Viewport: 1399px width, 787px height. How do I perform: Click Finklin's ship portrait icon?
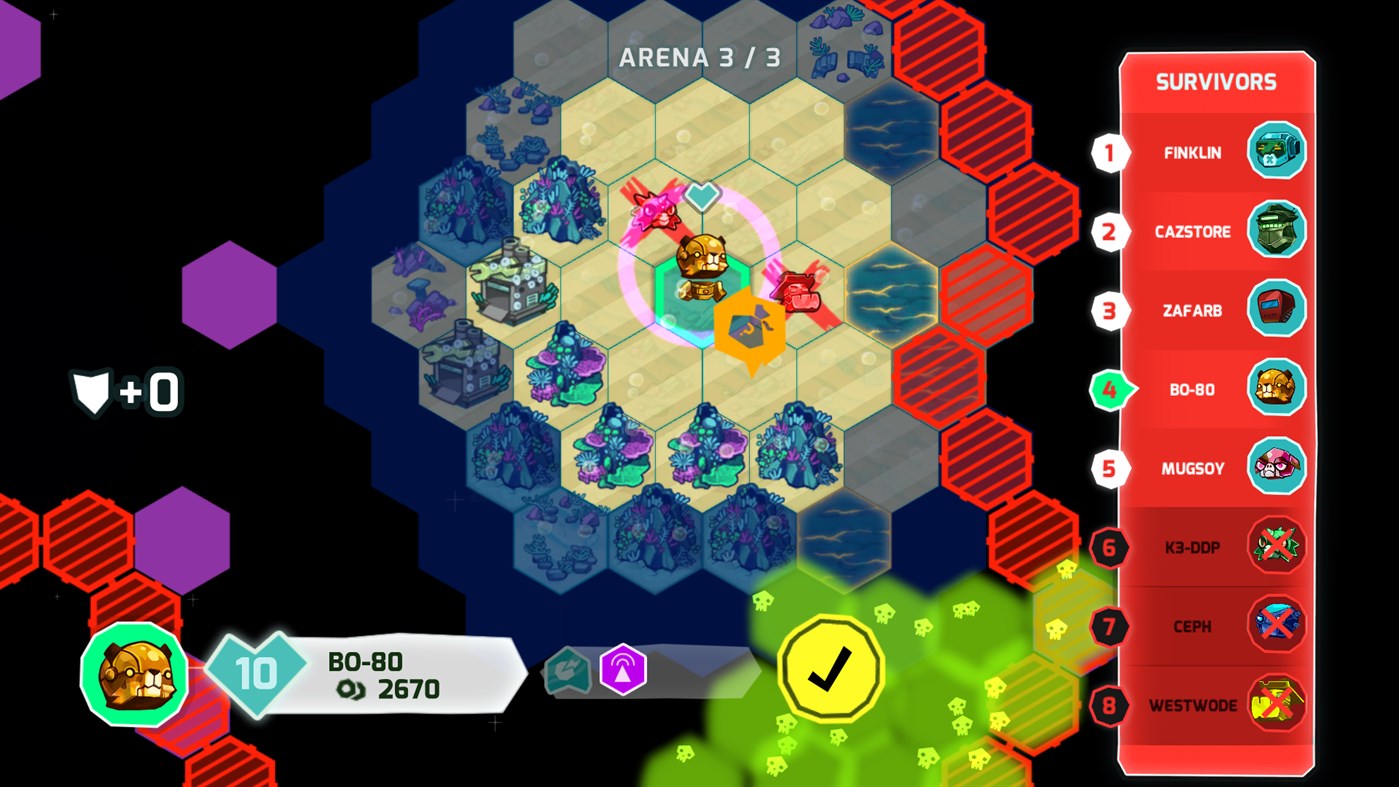1277,152
